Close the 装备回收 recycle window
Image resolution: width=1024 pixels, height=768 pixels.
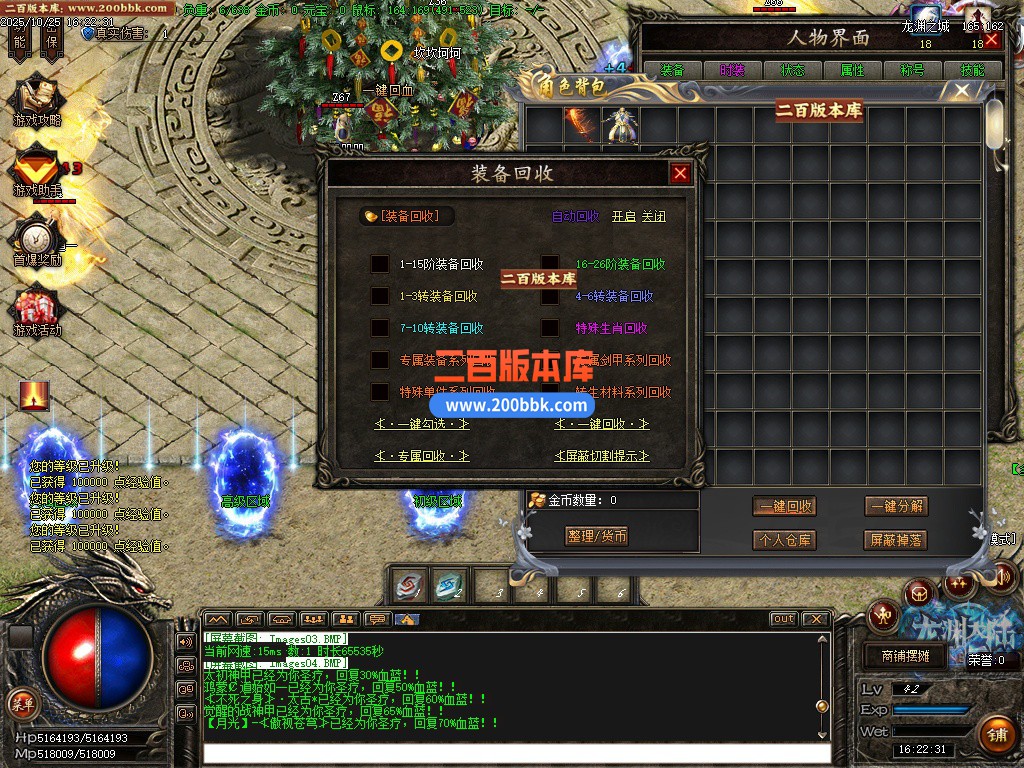tap(680, 173)
